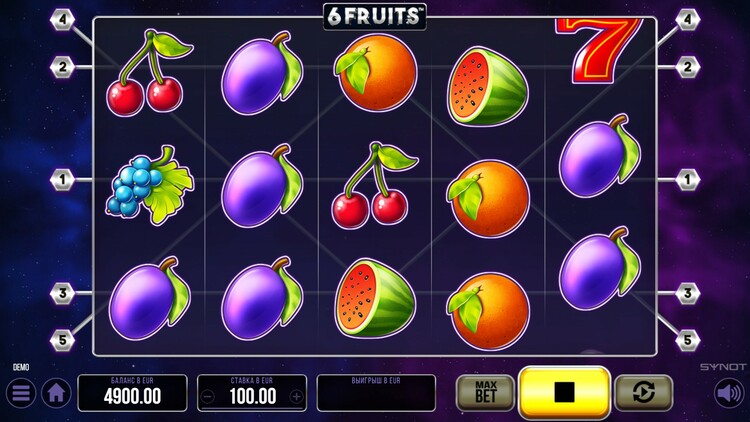750x422 pixels.
Task: Mute the sound with the speaker icon
Action: 728,393
